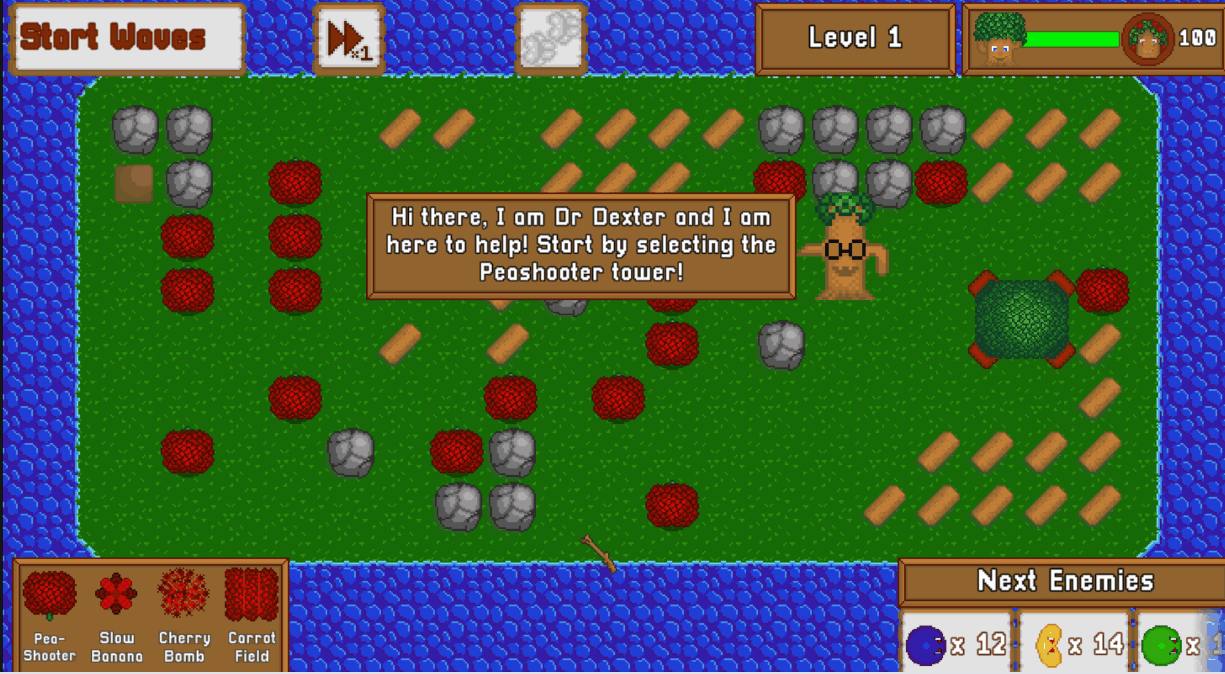Select the Pea-Shooter tower
The width and height of the screenshot is (1225, 674).
pyautogui.click(x=50, y=614)
